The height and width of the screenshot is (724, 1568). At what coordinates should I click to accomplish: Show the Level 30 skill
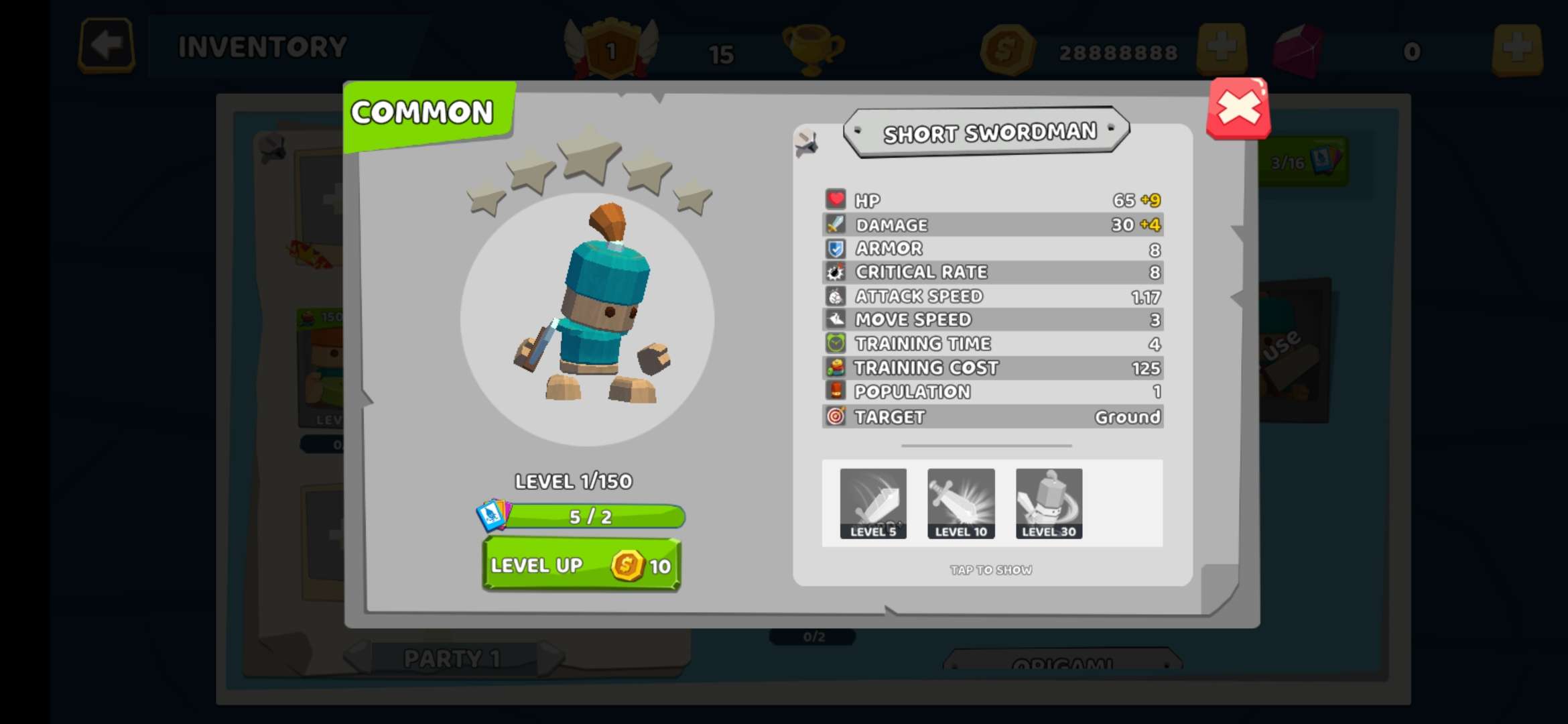(1049, 503)
